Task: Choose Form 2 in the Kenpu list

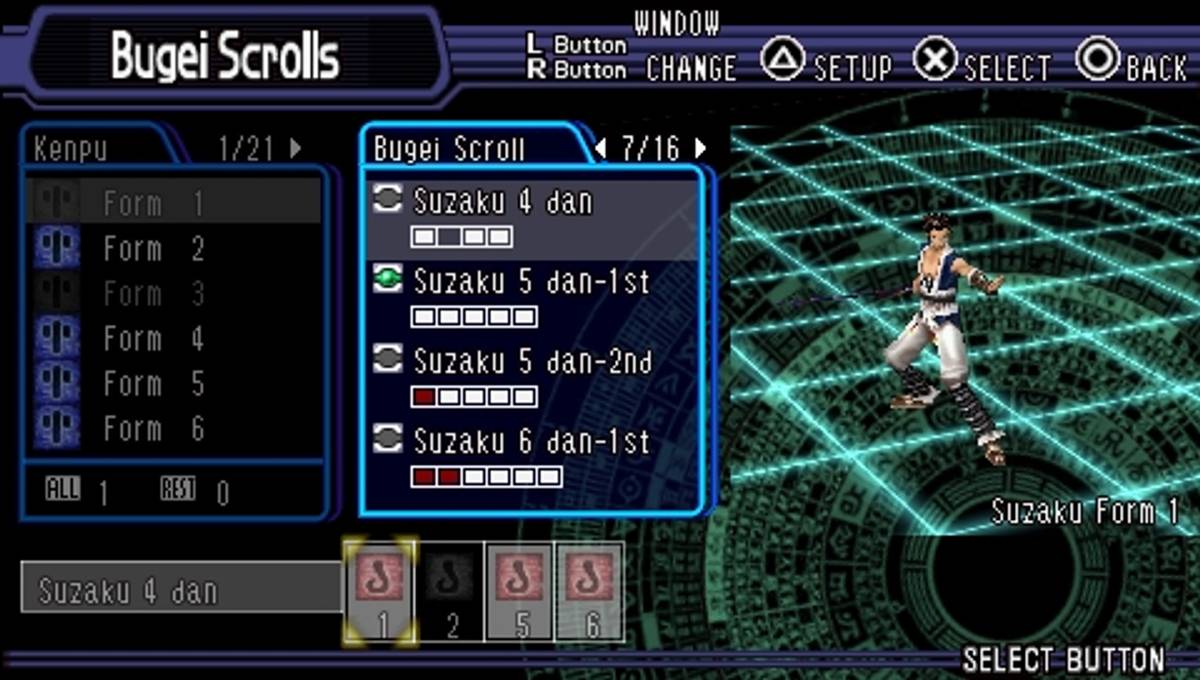Action: 152,249
